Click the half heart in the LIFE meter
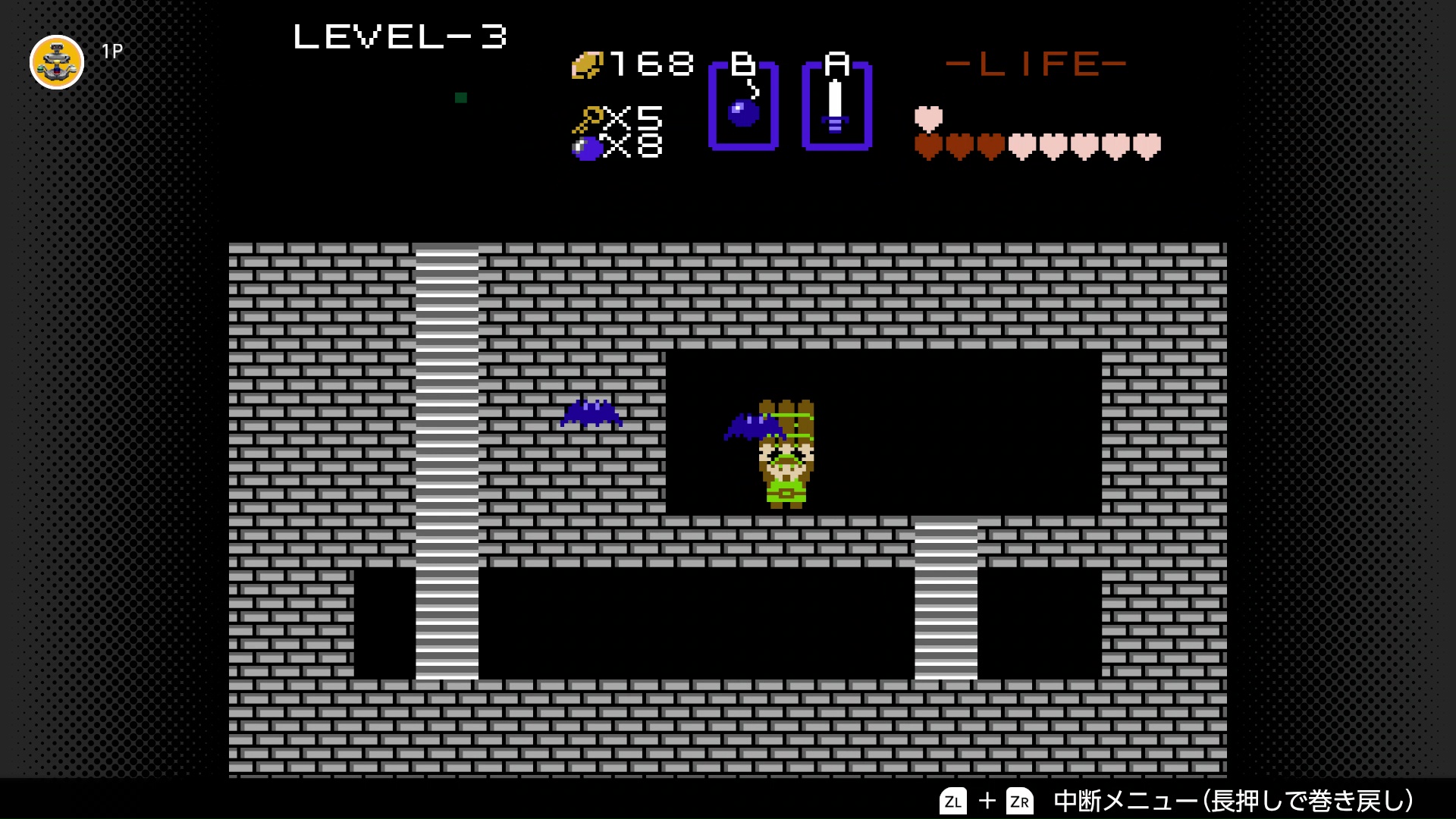The image size is (1456, 819). [928, 119]
